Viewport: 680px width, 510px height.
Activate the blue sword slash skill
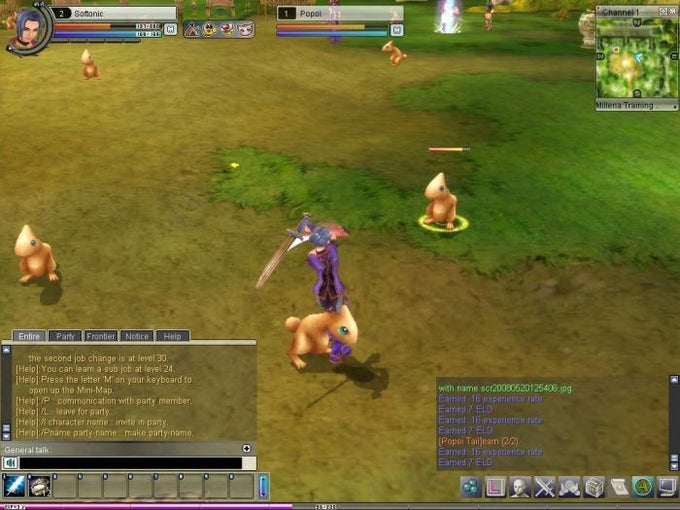pos(15,486)
